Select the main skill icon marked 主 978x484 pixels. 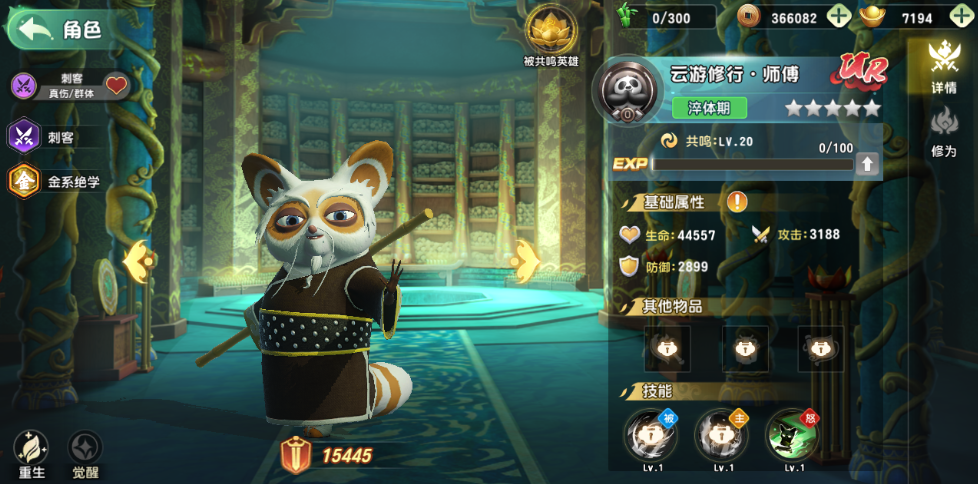(x=721, y=434)
